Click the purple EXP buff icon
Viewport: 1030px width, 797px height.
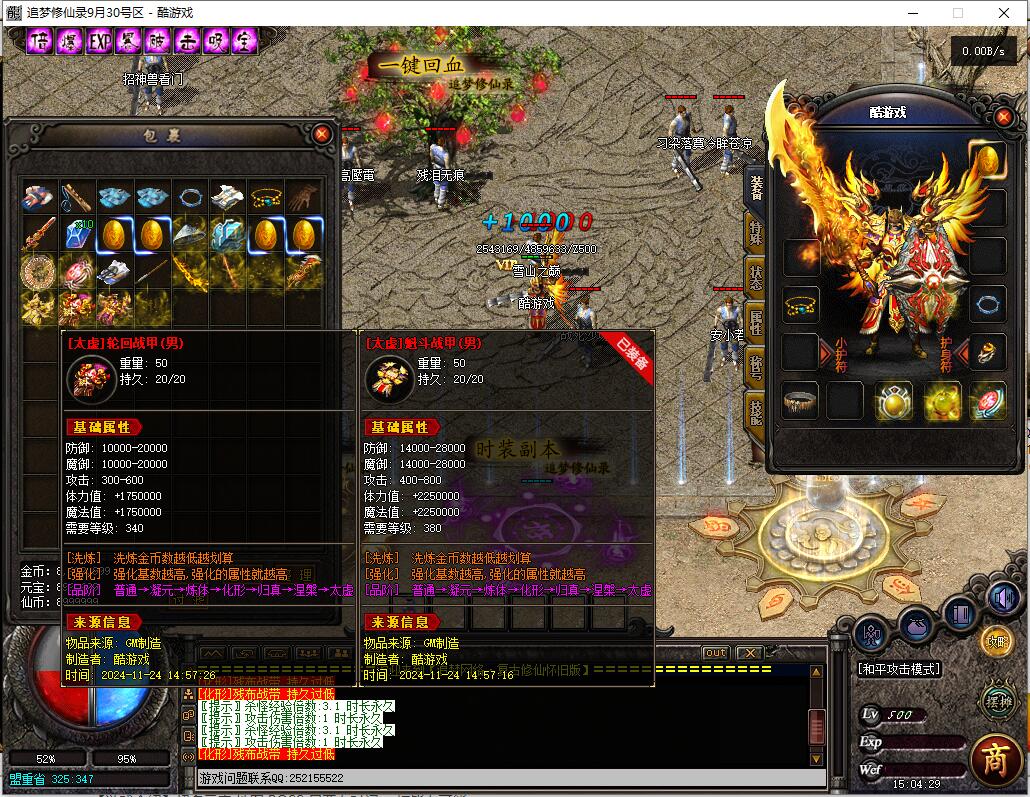pyautogui.click(x=99, y=41)
